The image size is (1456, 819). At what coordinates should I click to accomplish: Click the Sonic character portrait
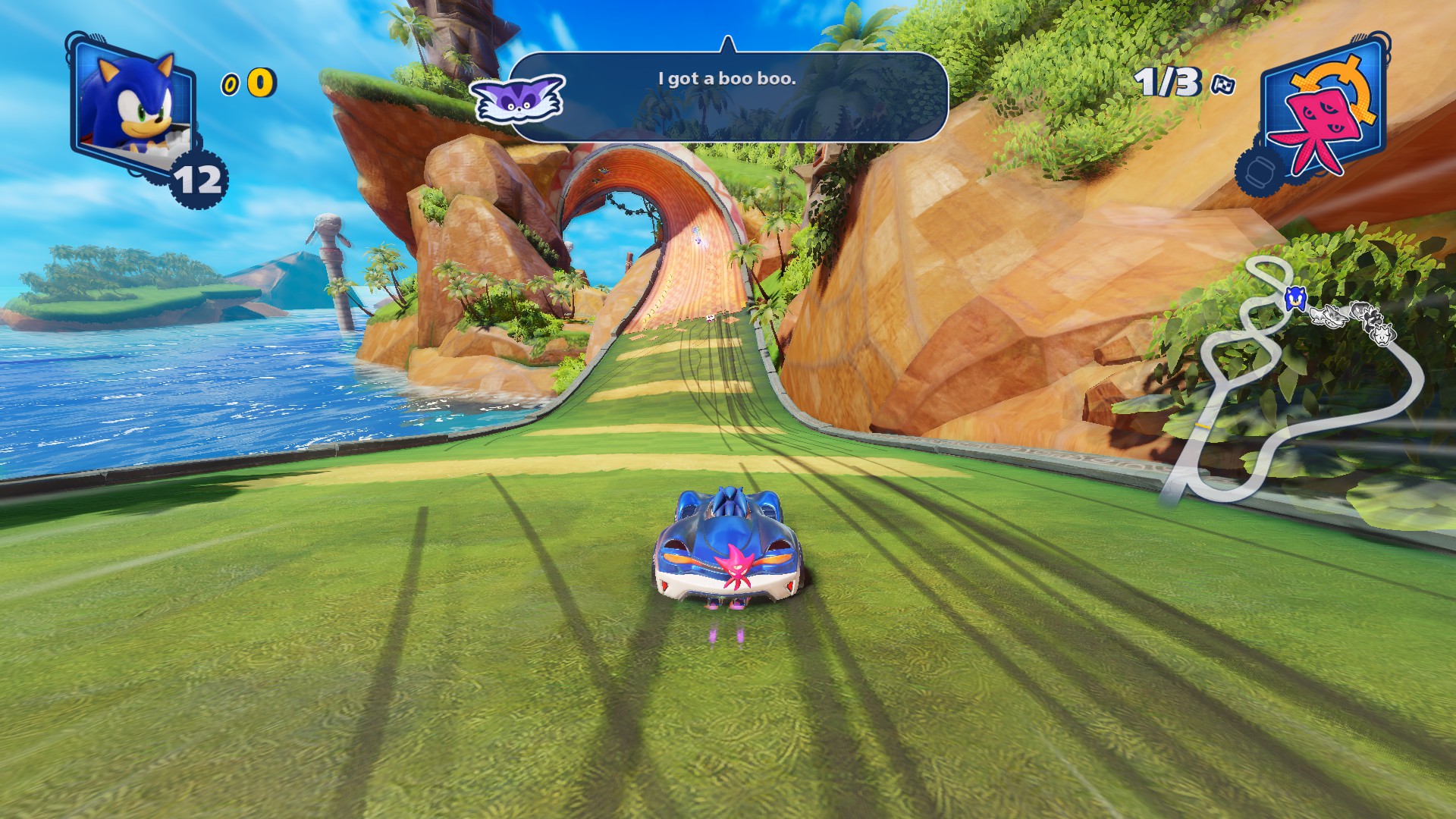[132, 102]
